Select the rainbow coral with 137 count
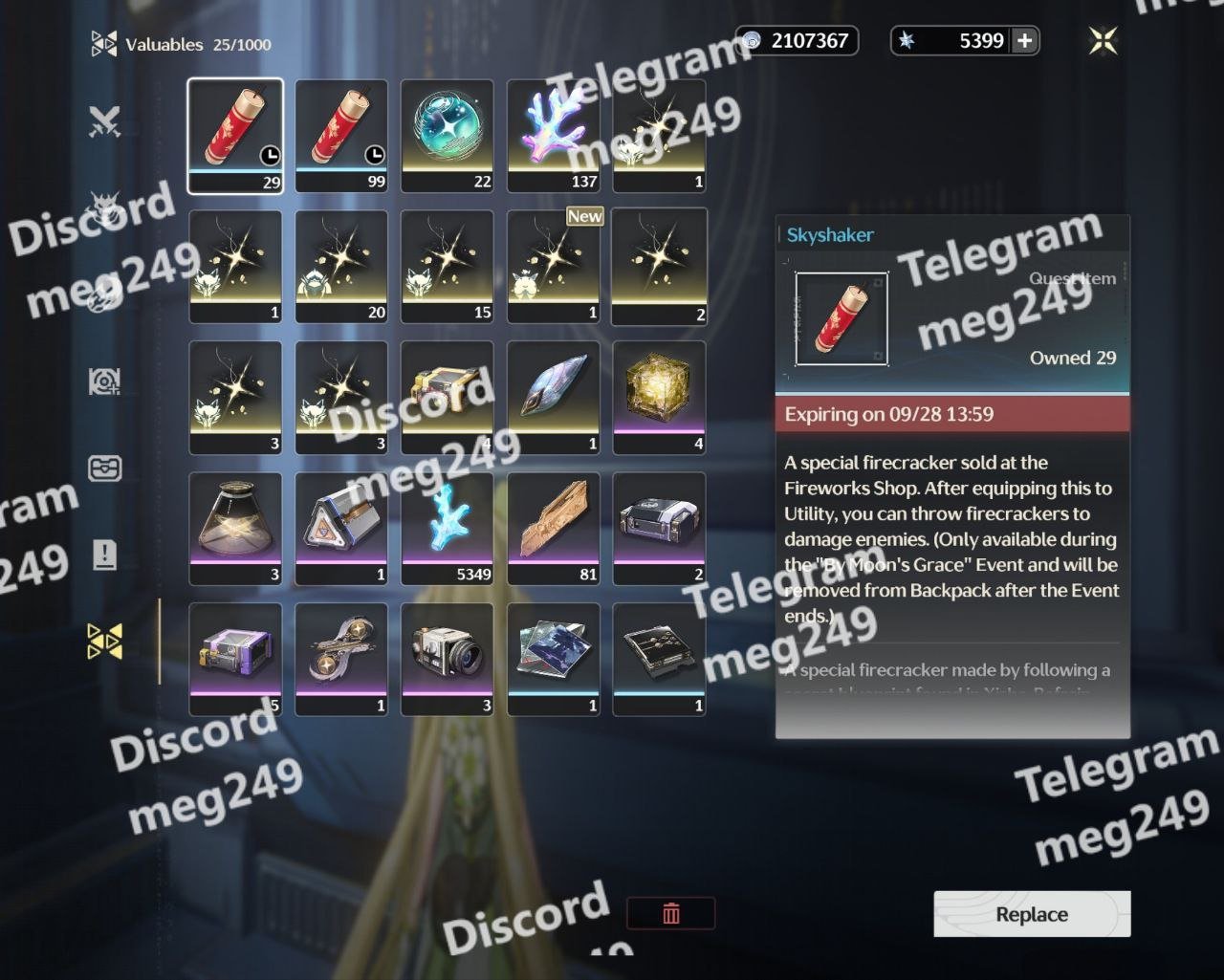Screen dimensions: 1224x980 point(554,136)
